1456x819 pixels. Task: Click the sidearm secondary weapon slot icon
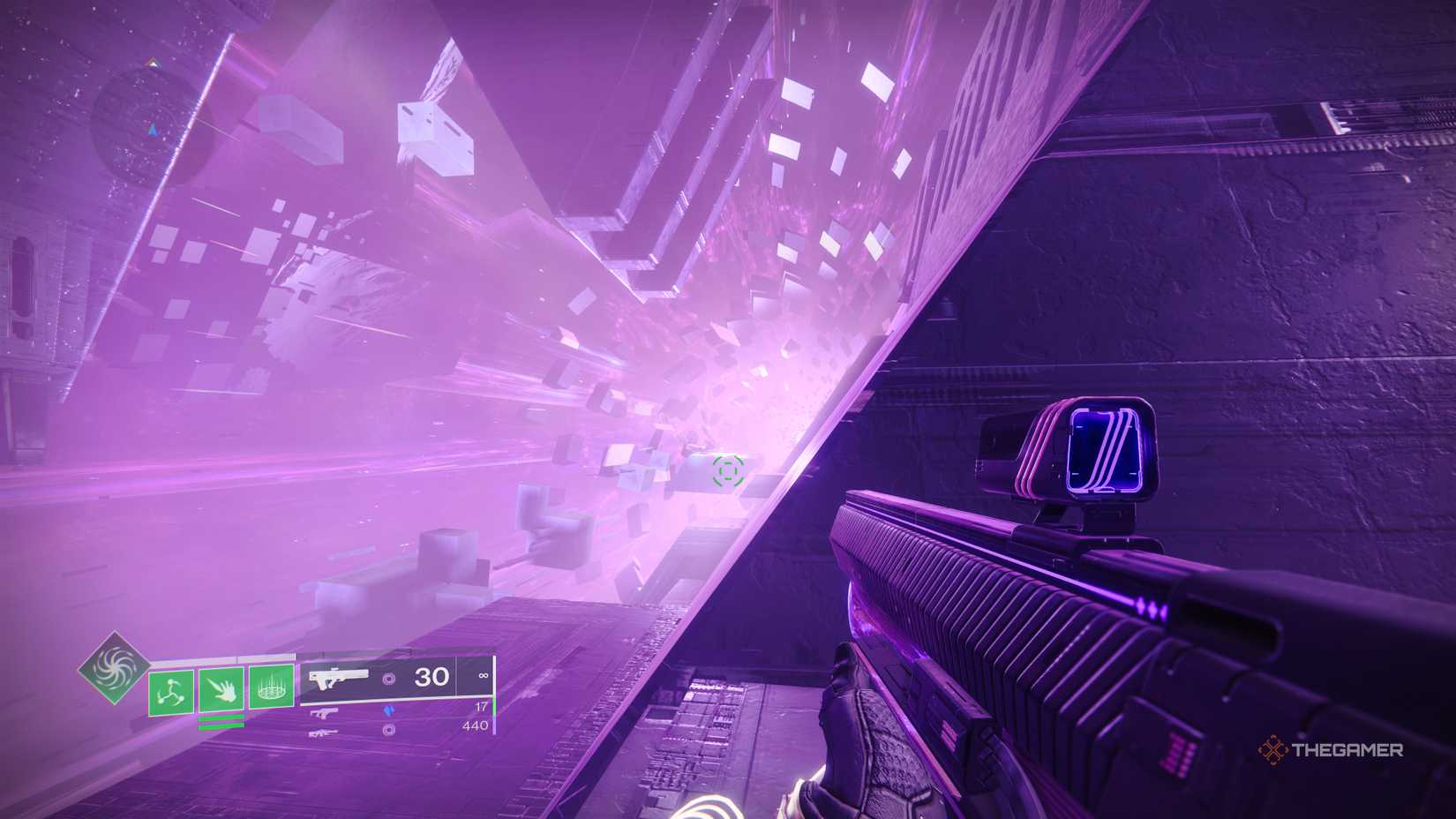coord(324,712)
